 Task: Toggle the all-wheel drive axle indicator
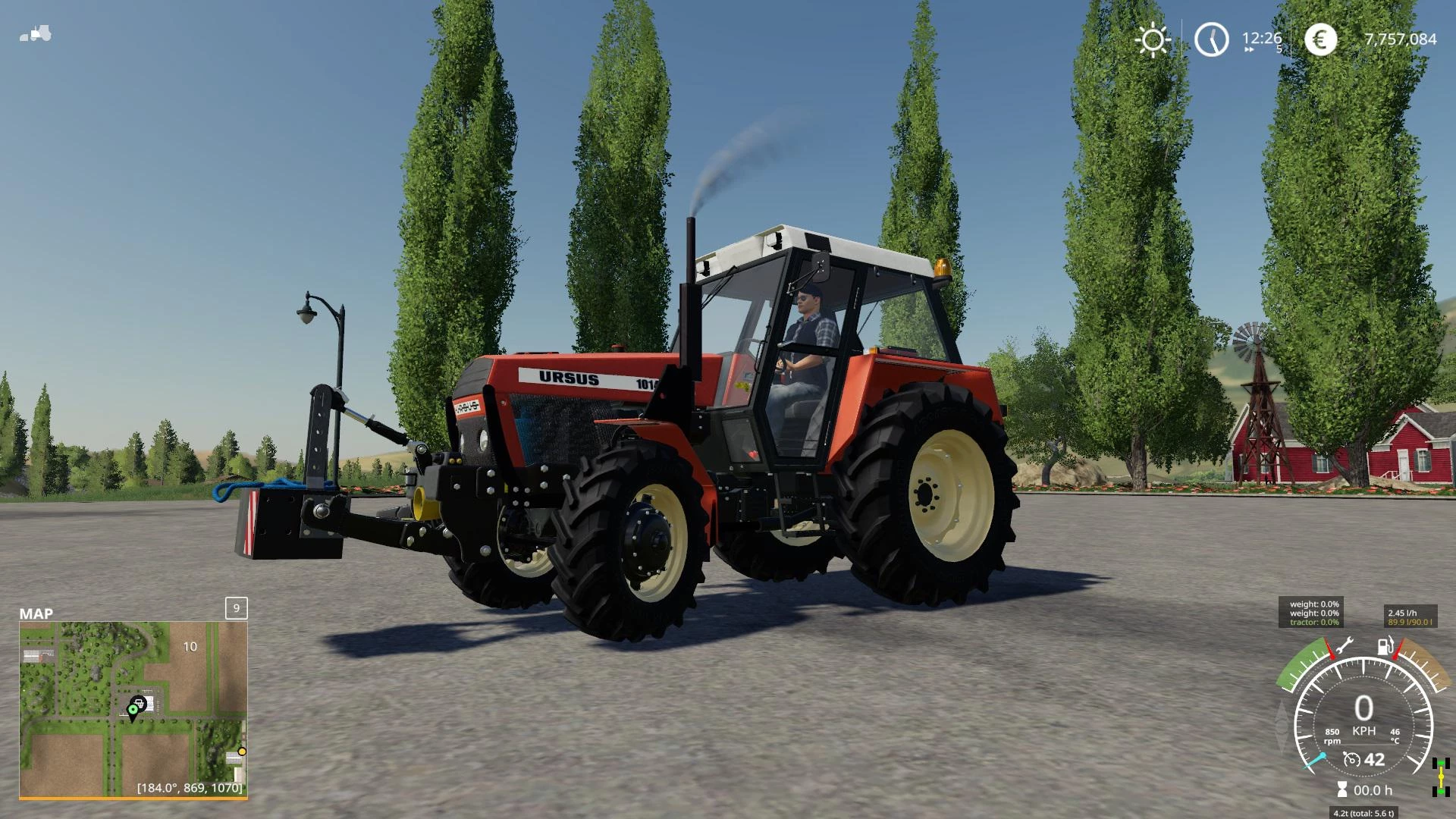pos(1440,777)
